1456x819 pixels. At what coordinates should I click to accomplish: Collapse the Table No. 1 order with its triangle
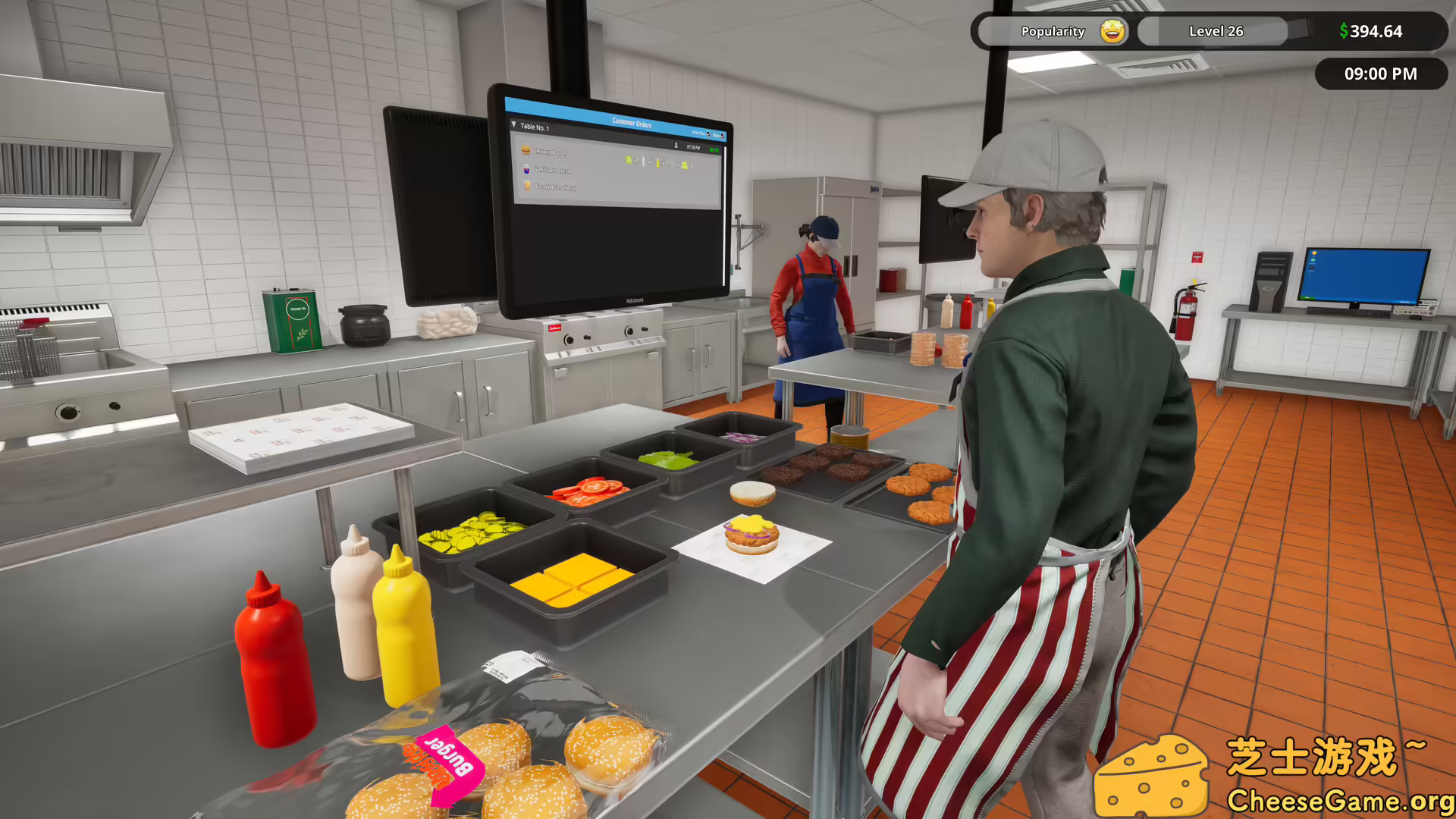(x=513, y=124)
